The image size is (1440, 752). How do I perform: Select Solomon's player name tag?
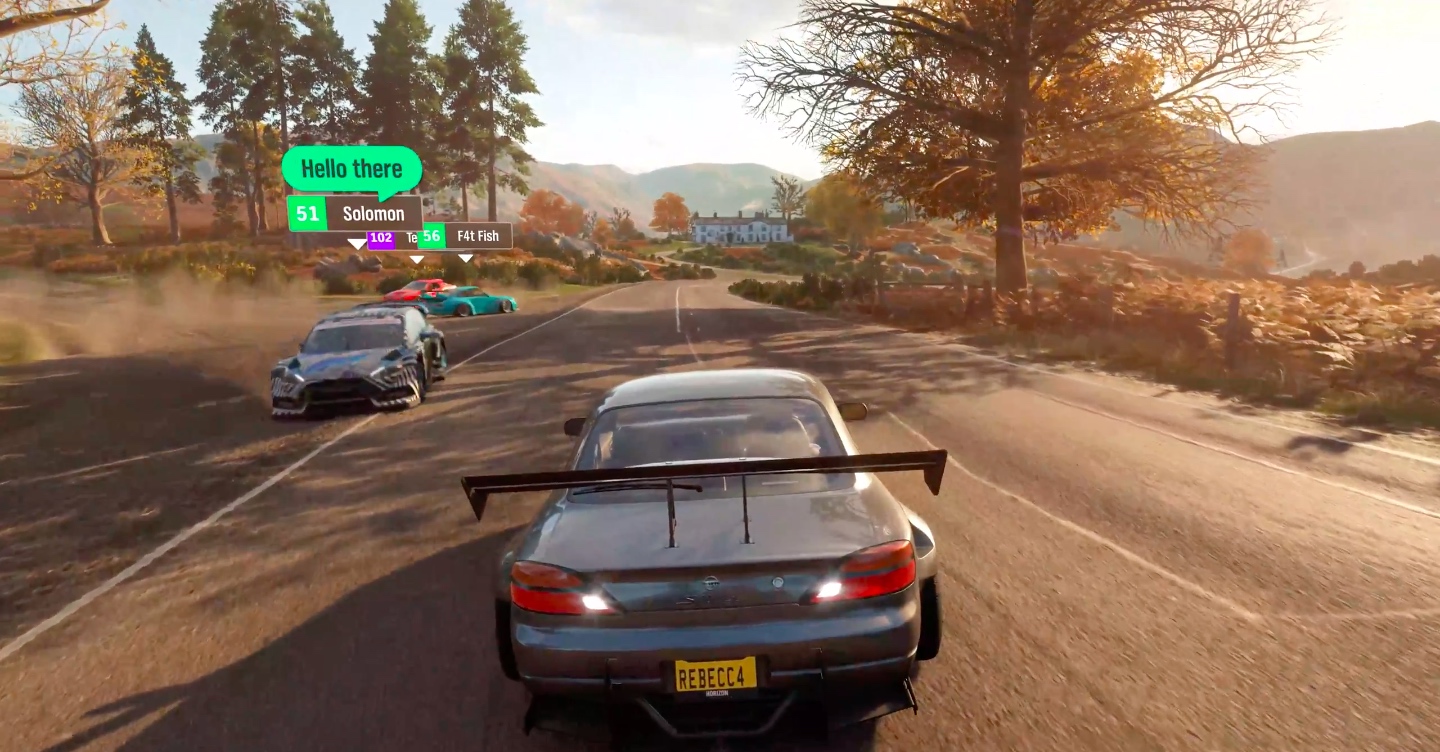[x=355, y=214]
